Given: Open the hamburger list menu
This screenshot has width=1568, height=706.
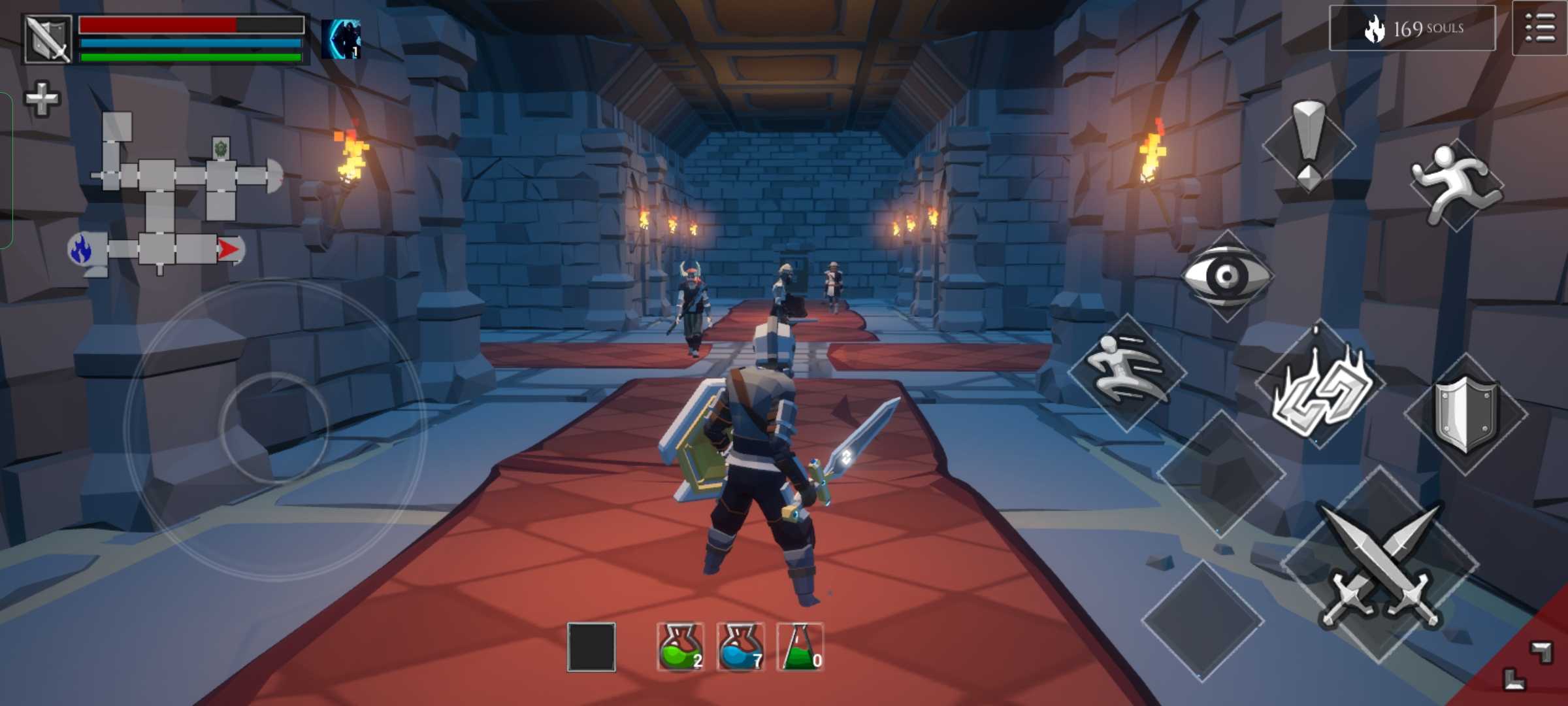Looking at the screenshot, I should pos(1539,29).
